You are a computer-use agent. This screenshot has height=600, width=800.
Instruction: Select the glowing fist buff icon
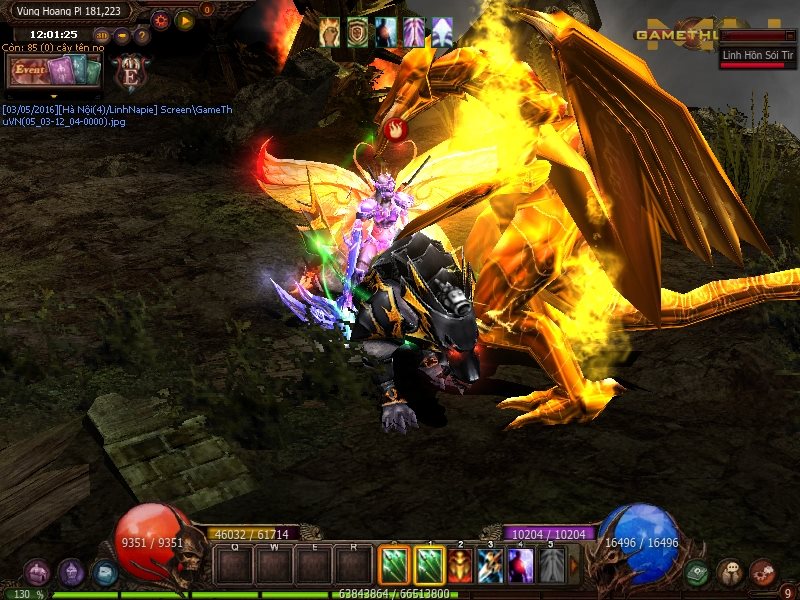pos(330,32)
